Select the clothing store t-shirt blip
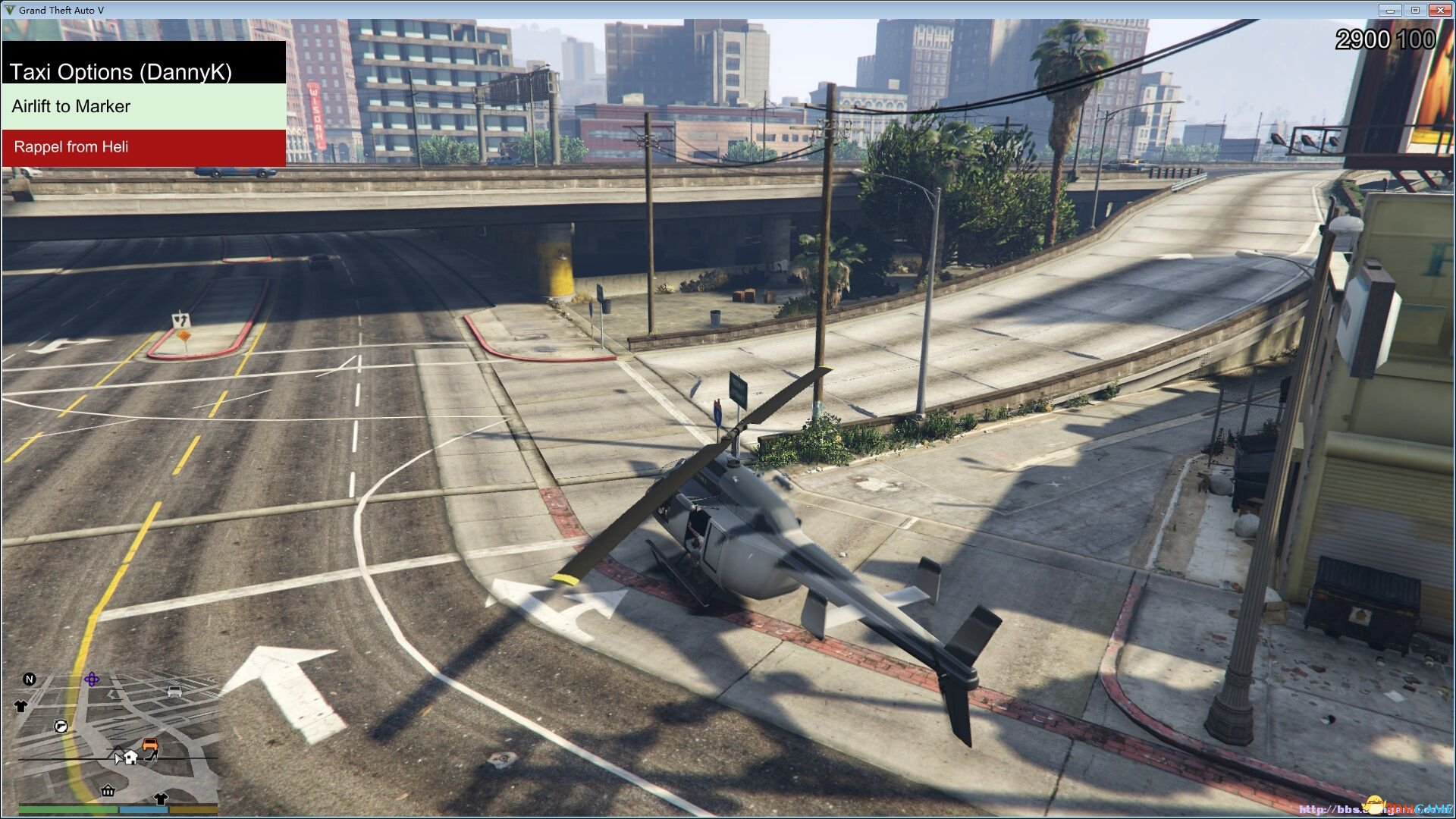This screenshot has height=819, width=1456. [x=20, y=706]
